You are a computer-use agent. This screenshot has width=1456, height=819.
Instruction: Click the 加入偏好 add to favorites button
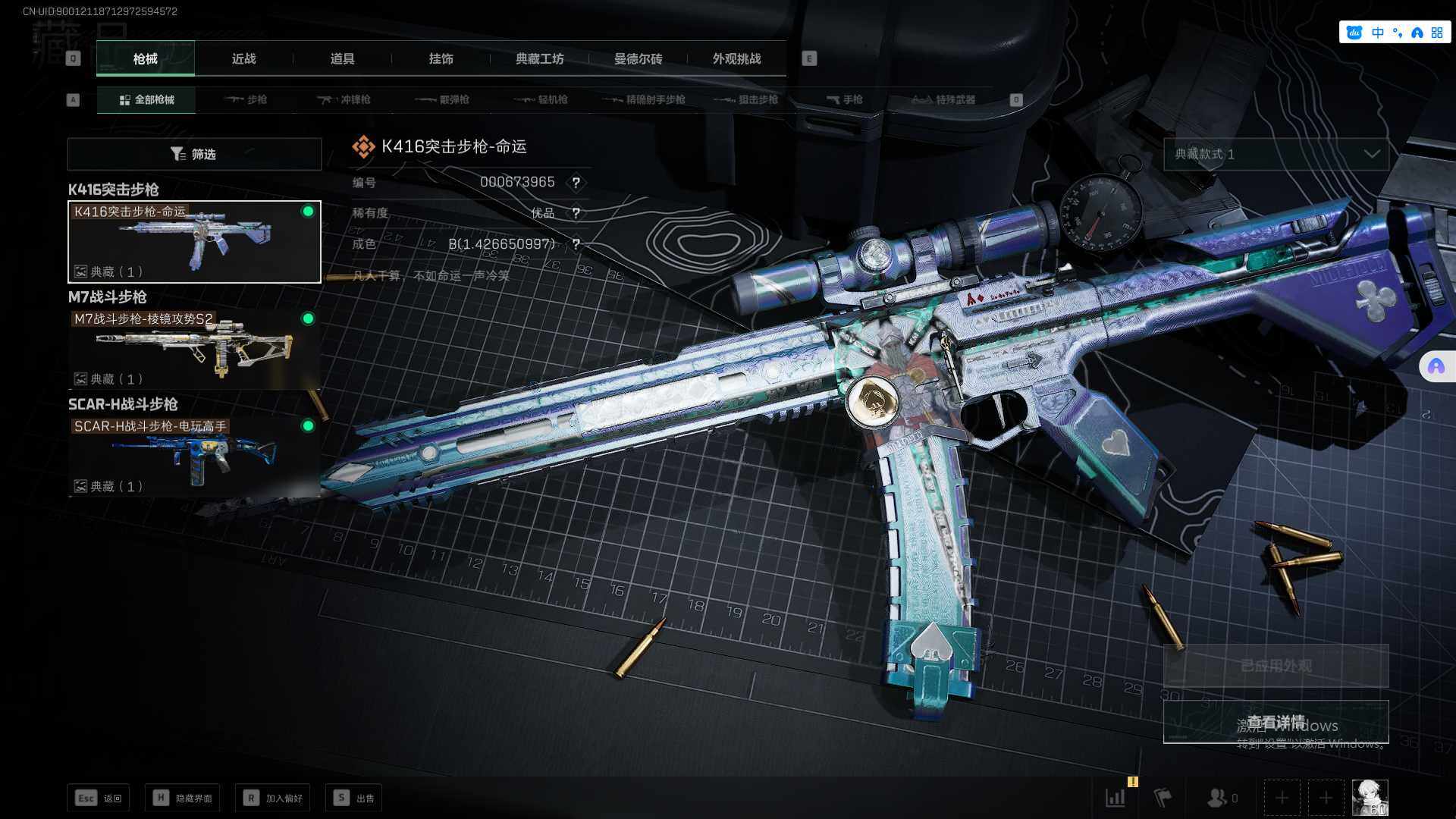(x=273, y=798)
